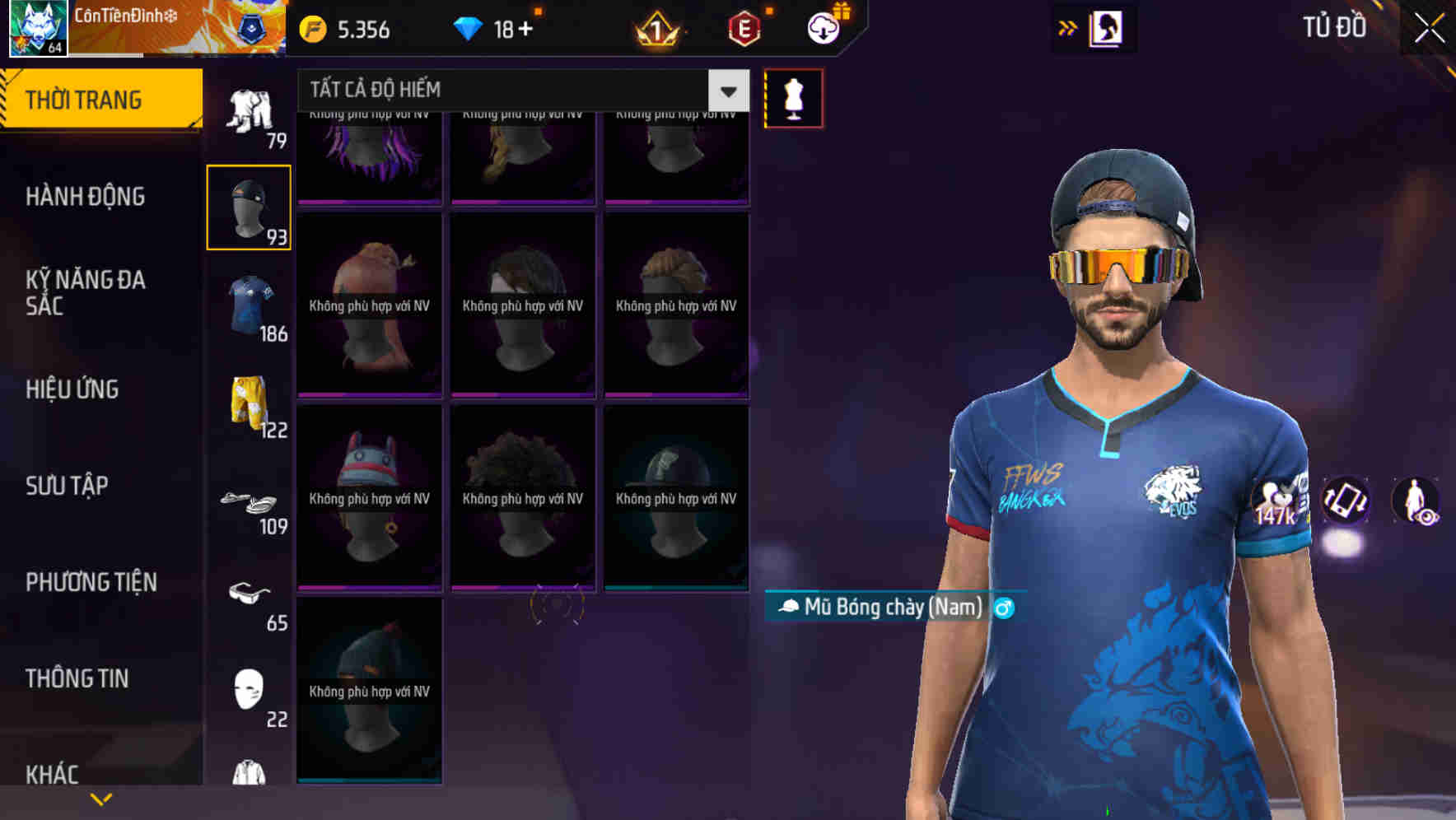Click the cloud download gift icon
Viewport: 1456px width, 820px height.
click(x=822, y=27)
